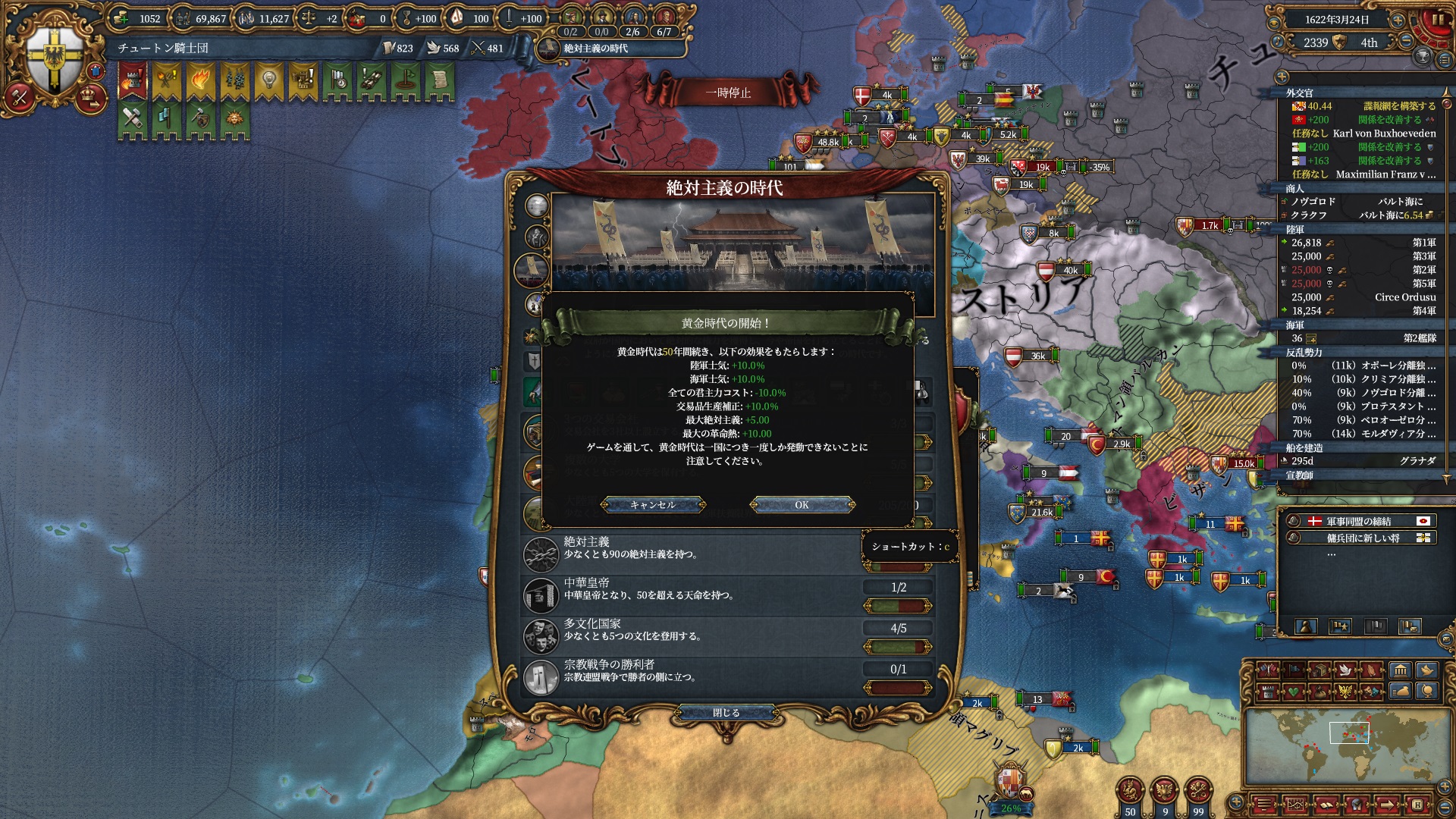1456x819 pixels.
Task: Click the red burning castle alert banner
Action: [132, 80]
